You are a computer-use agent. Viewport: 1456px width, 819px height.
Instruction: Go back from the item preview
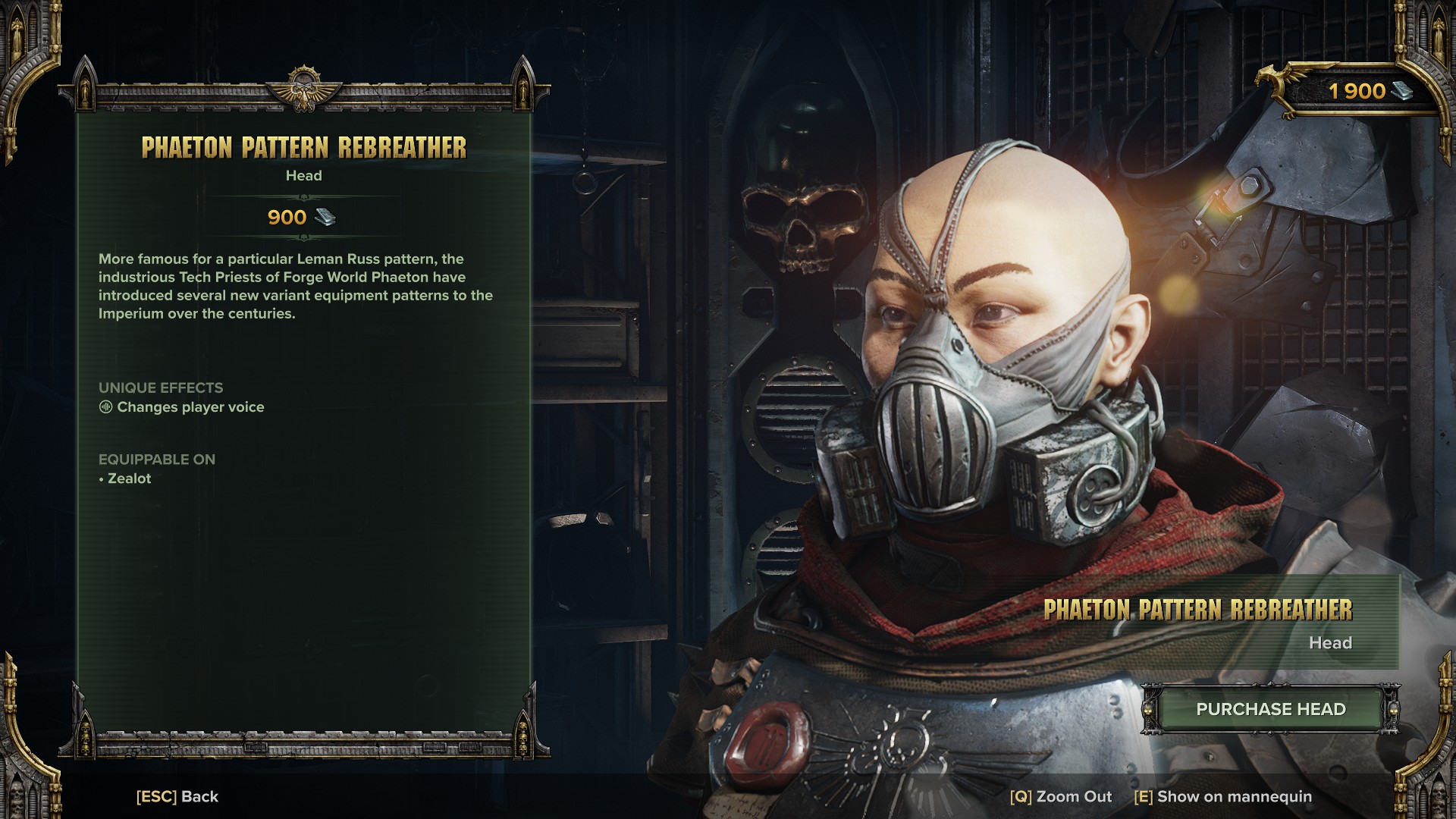click(177, 796)
